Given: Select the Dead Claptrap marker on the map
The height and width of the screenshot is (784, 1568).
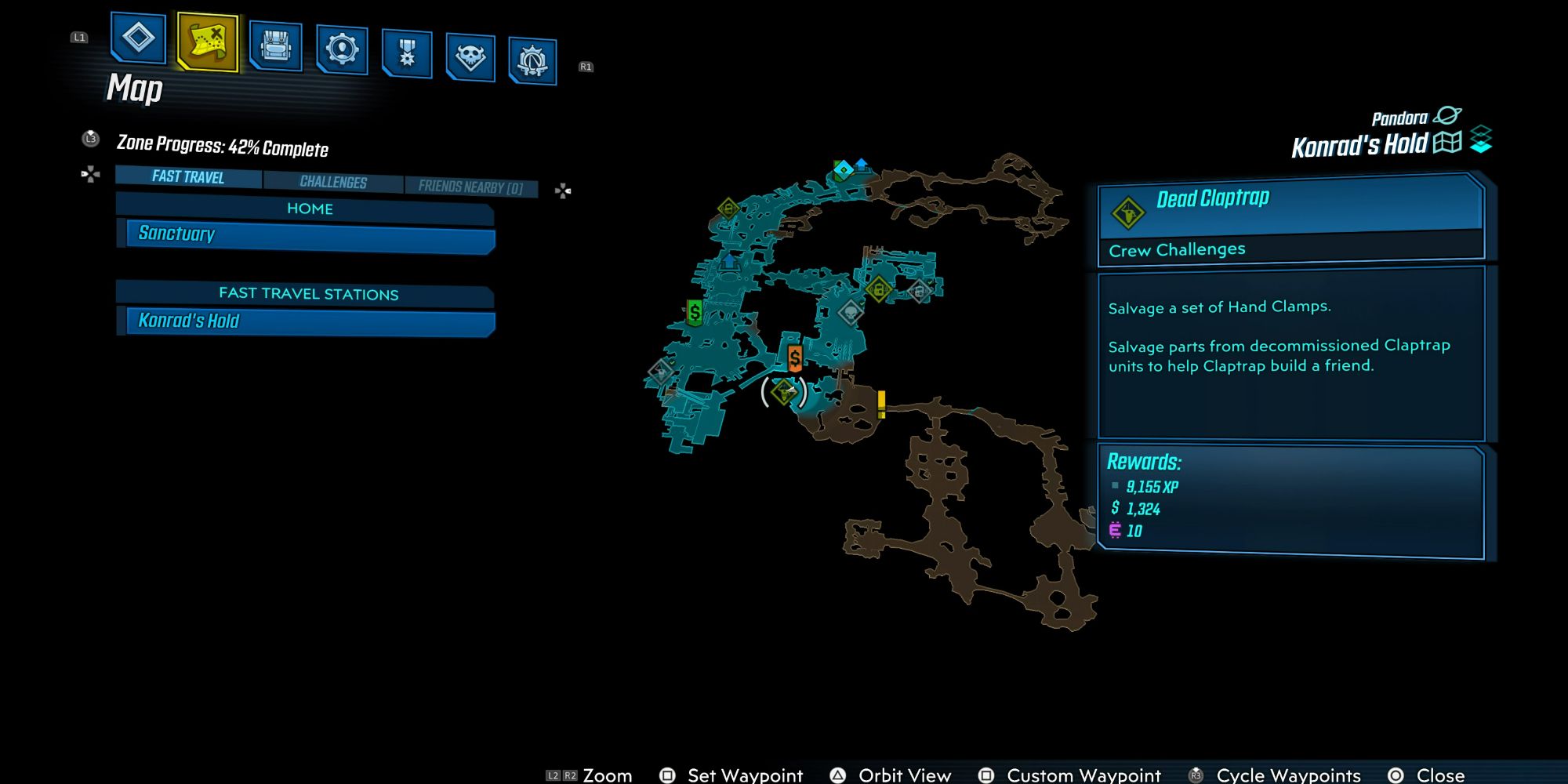Looking at the screenshot, I should tap(784, 390).
